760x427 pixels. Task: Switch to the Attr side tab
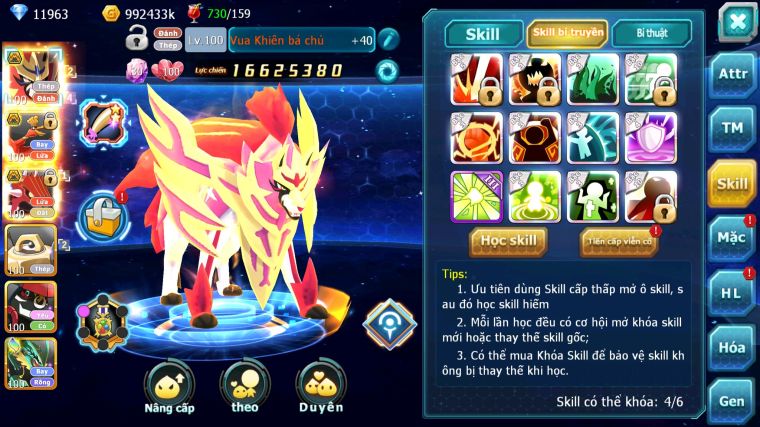click(x=733, y=75)
